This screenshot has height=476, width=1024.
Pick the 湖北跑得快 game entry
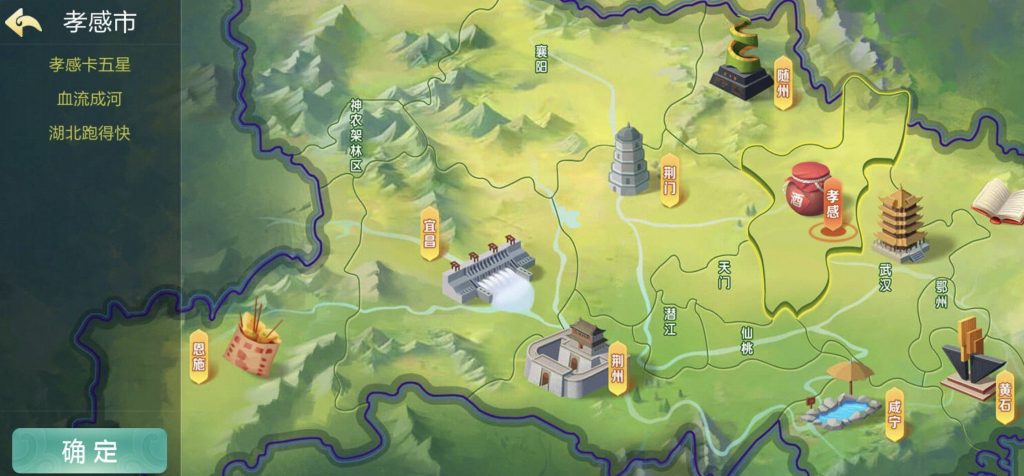tap(90, 133)
